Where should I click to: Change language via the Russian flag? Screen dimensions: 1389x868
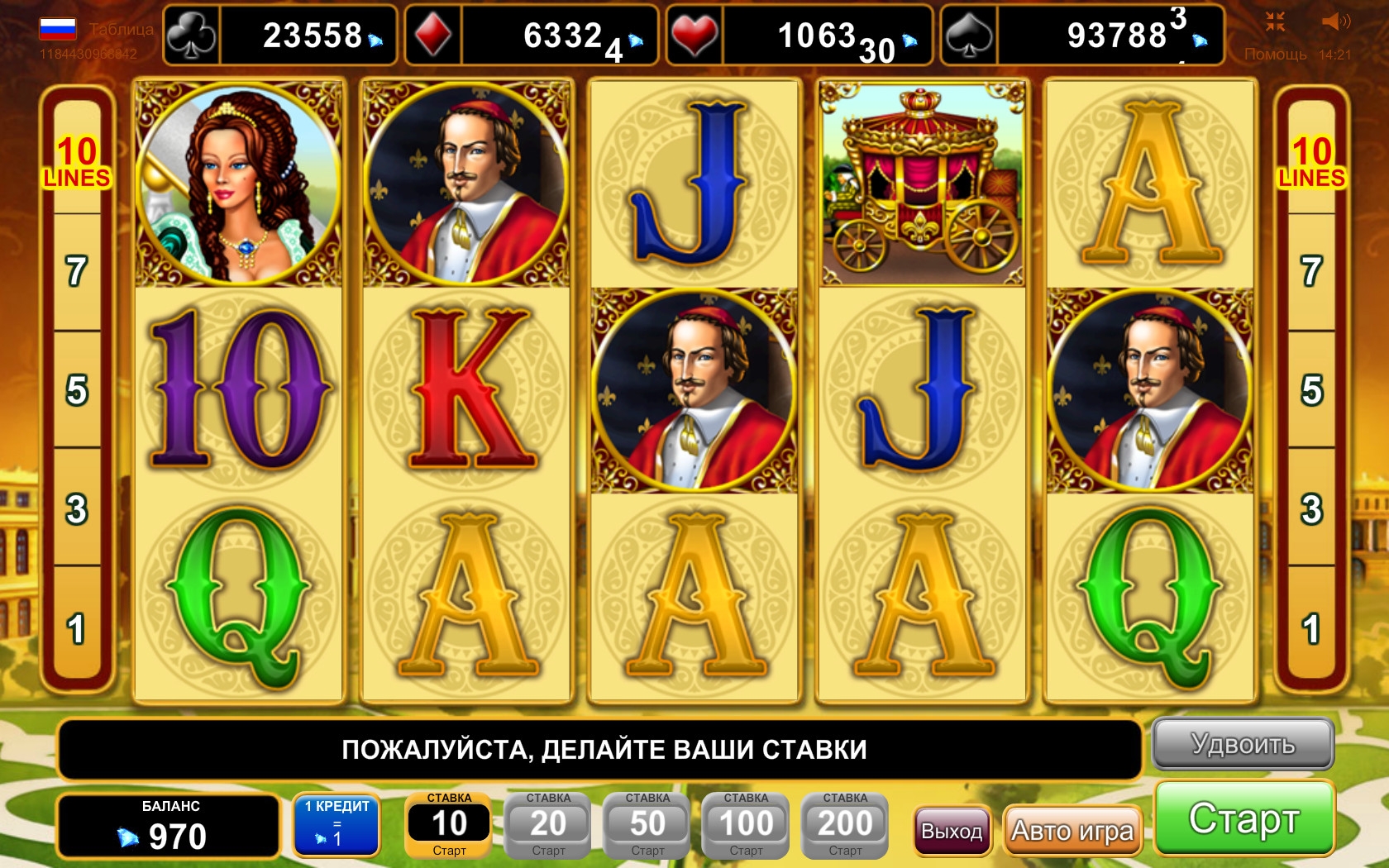coord(58,29)
